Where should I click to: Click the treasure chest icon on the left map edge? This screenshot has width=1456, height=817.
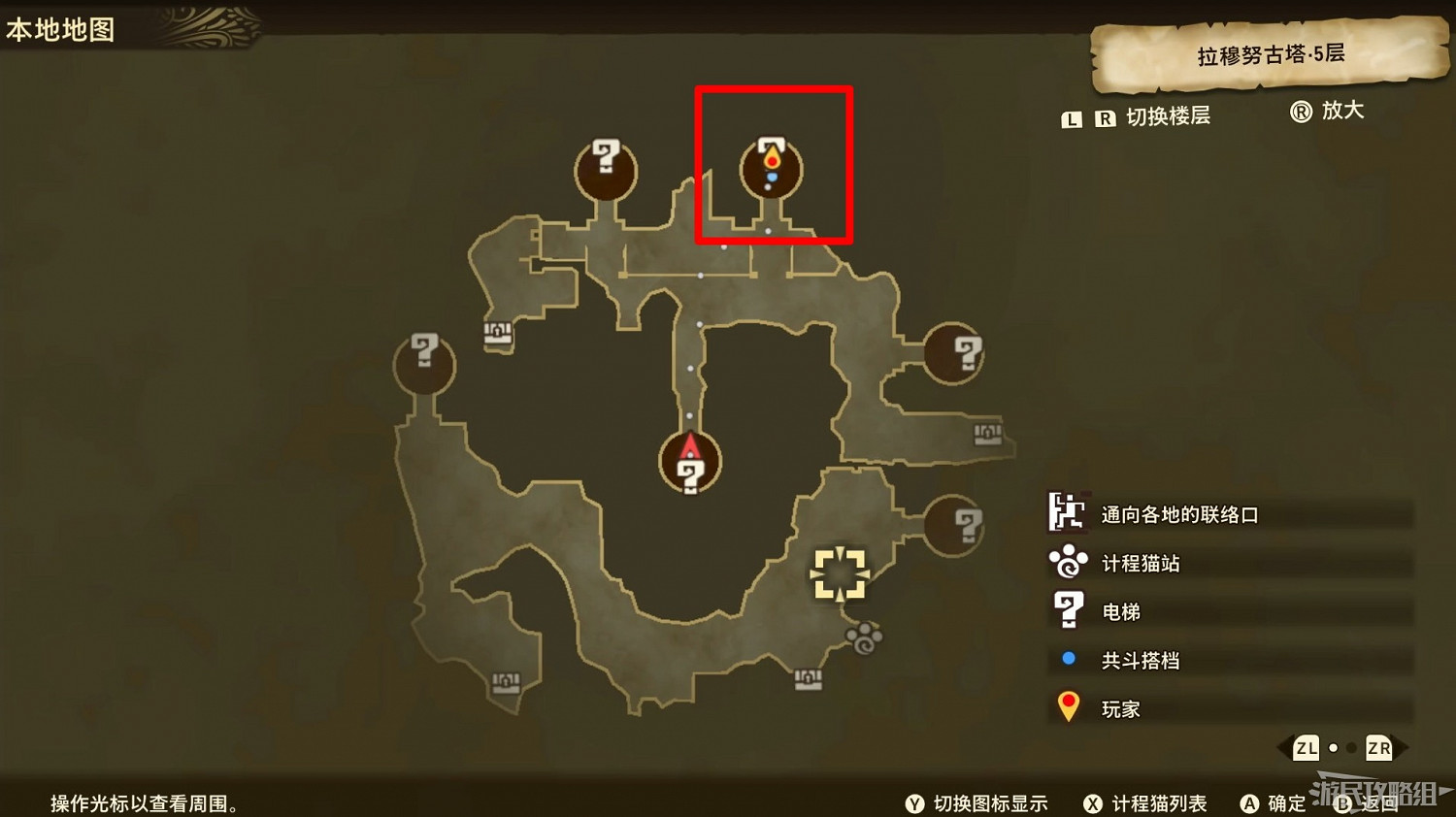click(x=495, y=334)
